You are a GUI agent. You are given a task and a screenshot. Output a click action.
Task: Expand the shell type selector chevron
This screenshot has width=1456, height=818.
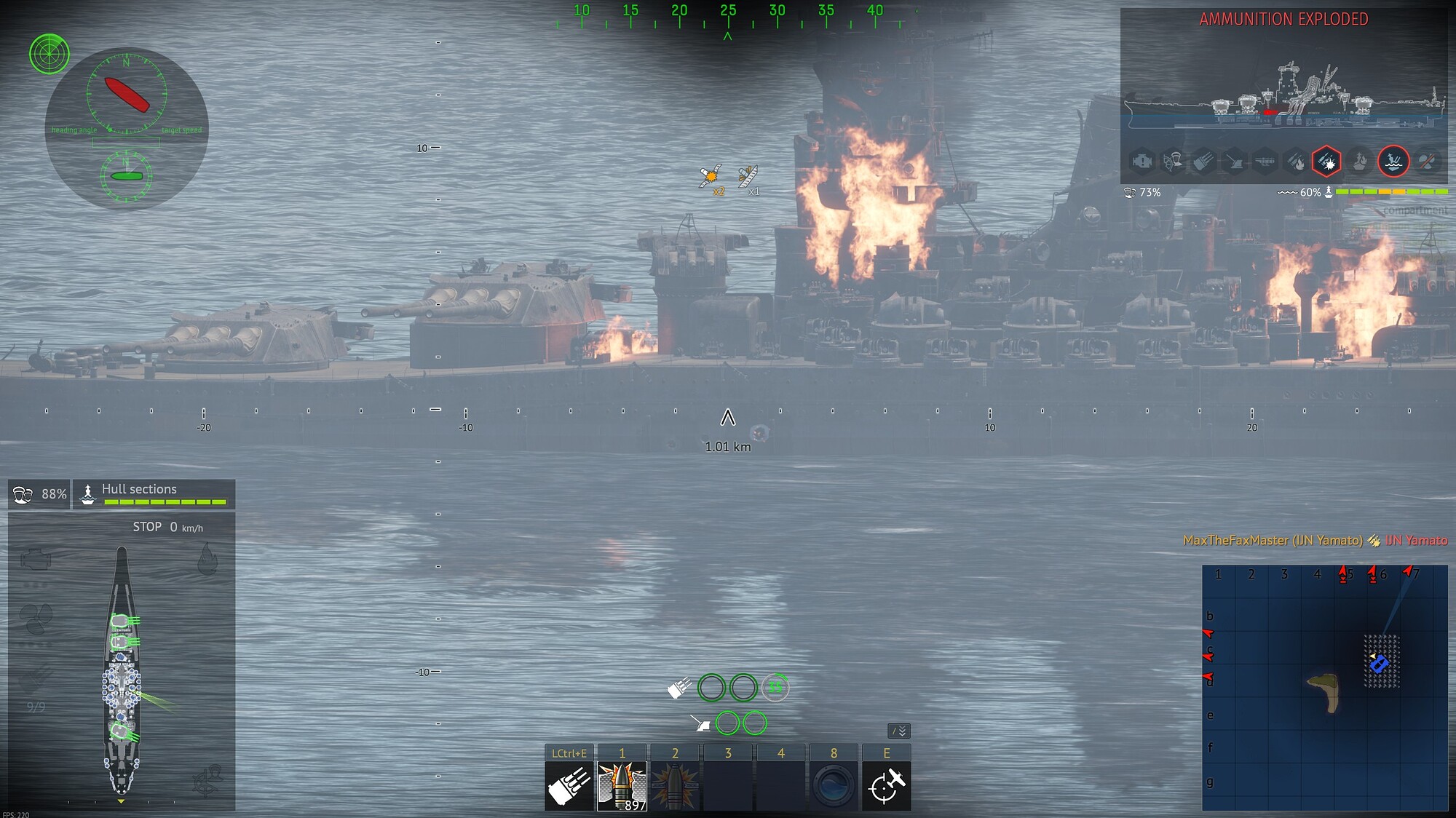pyautogui.click(x=898, y=730)
